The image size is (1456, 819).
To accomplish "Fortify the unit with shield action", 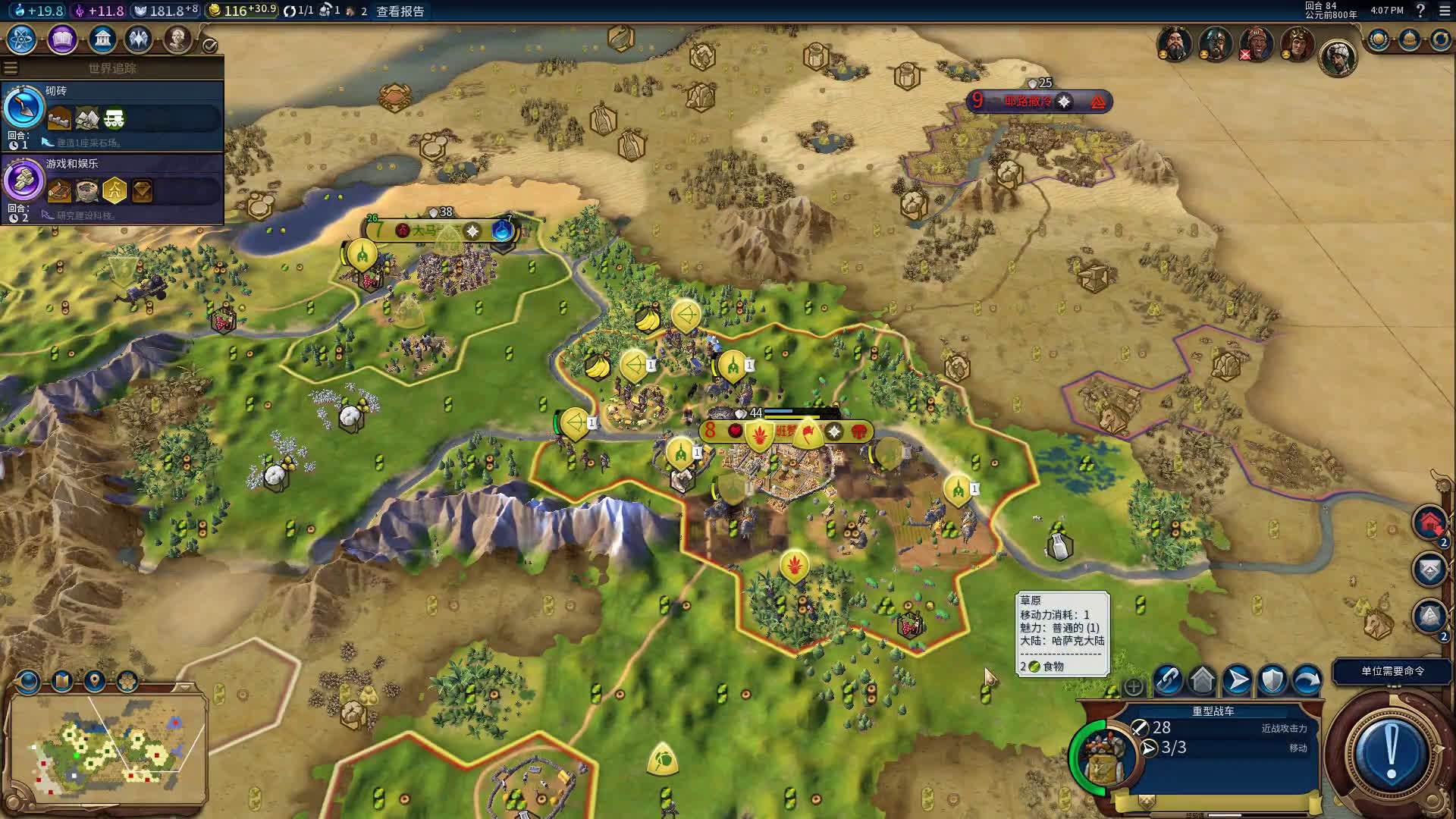I will 1272,680.
